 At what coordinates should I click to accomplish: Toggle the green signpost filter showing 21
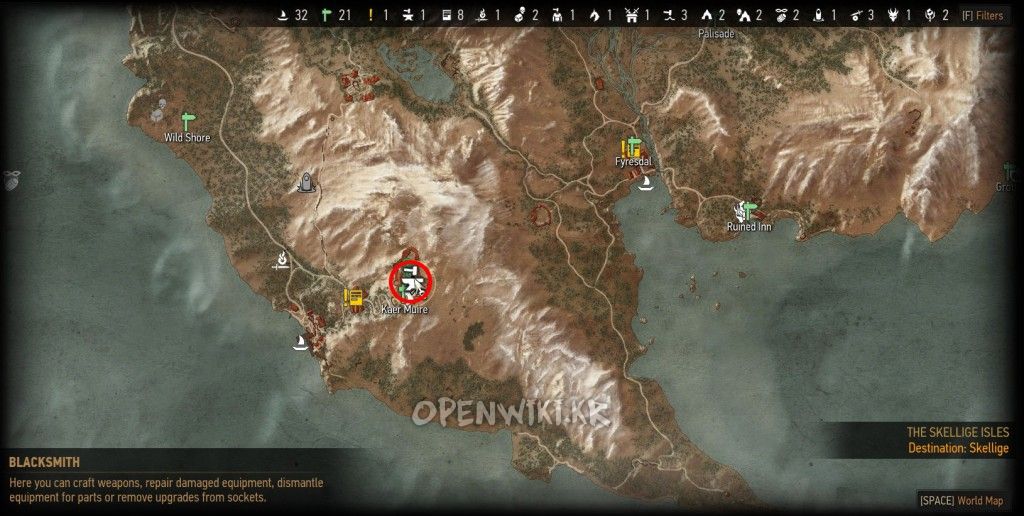tap(325, 15)
